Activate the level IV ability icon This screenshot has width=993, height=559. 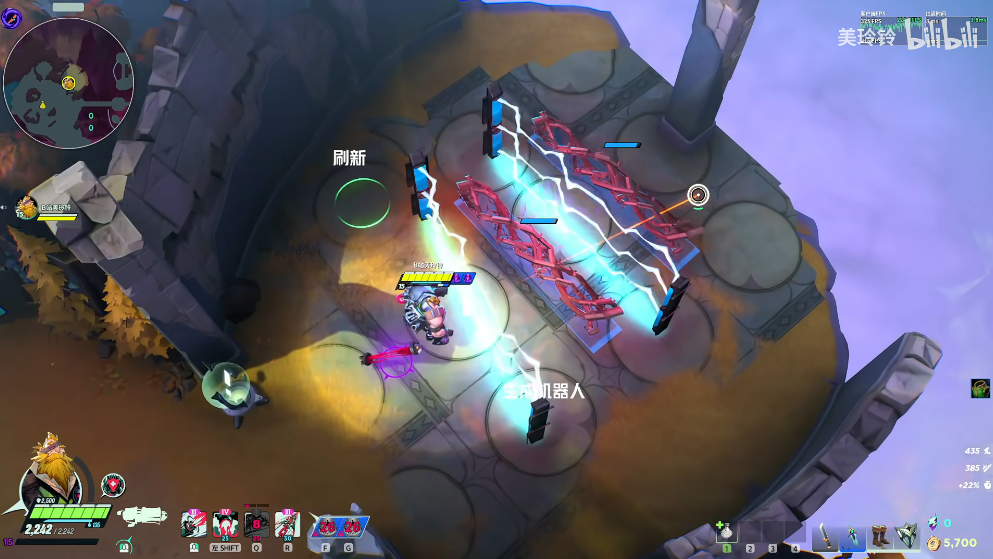pos(224,523)
